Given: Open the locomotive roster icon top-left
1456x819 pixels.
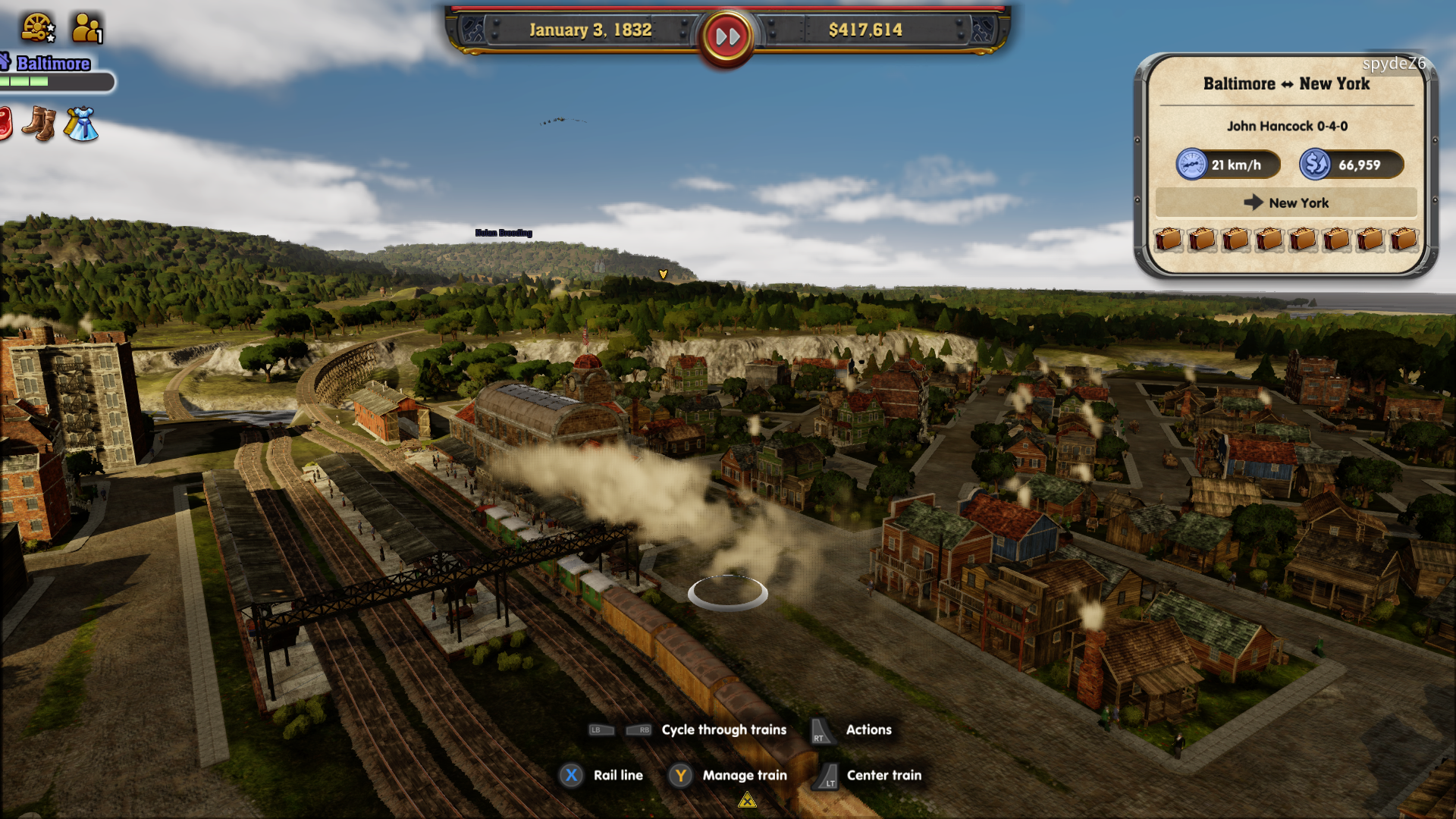Looking at the screenshot, I should point(36,27).
